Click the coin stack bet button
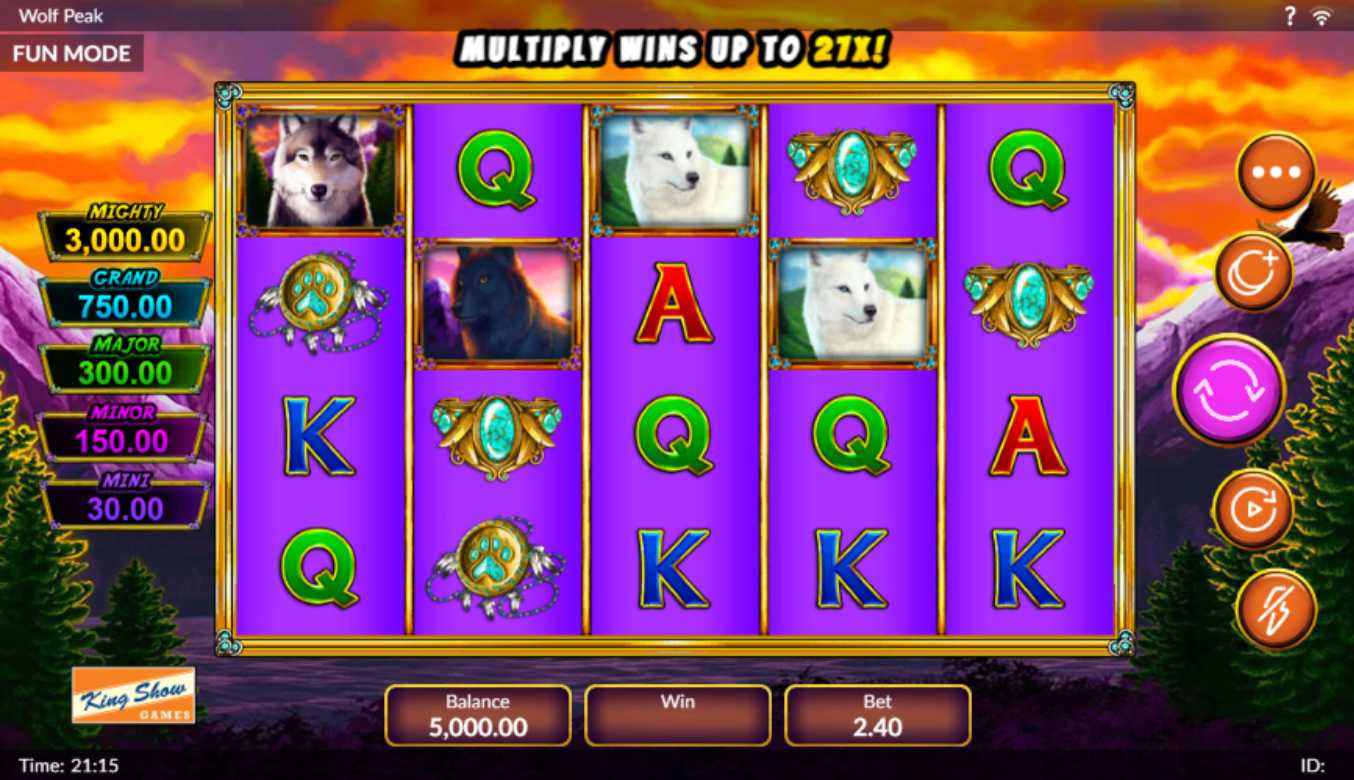1354x780 pixels. point(1254,272)
